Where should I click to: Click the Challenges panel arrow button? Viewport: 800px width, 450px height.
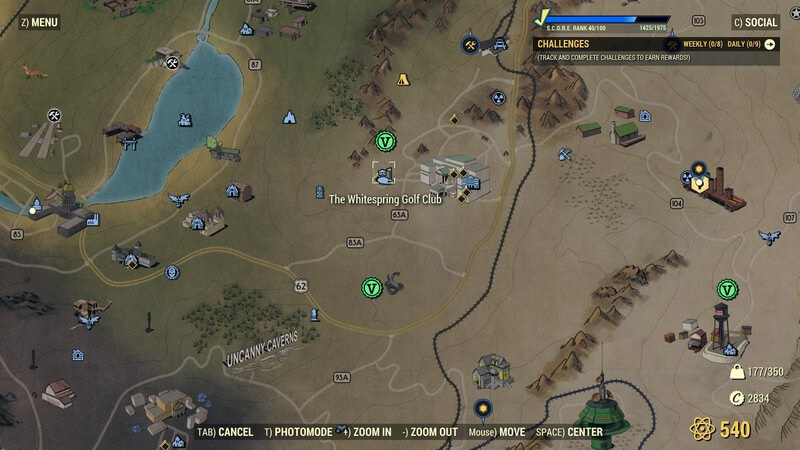[770, 45]
